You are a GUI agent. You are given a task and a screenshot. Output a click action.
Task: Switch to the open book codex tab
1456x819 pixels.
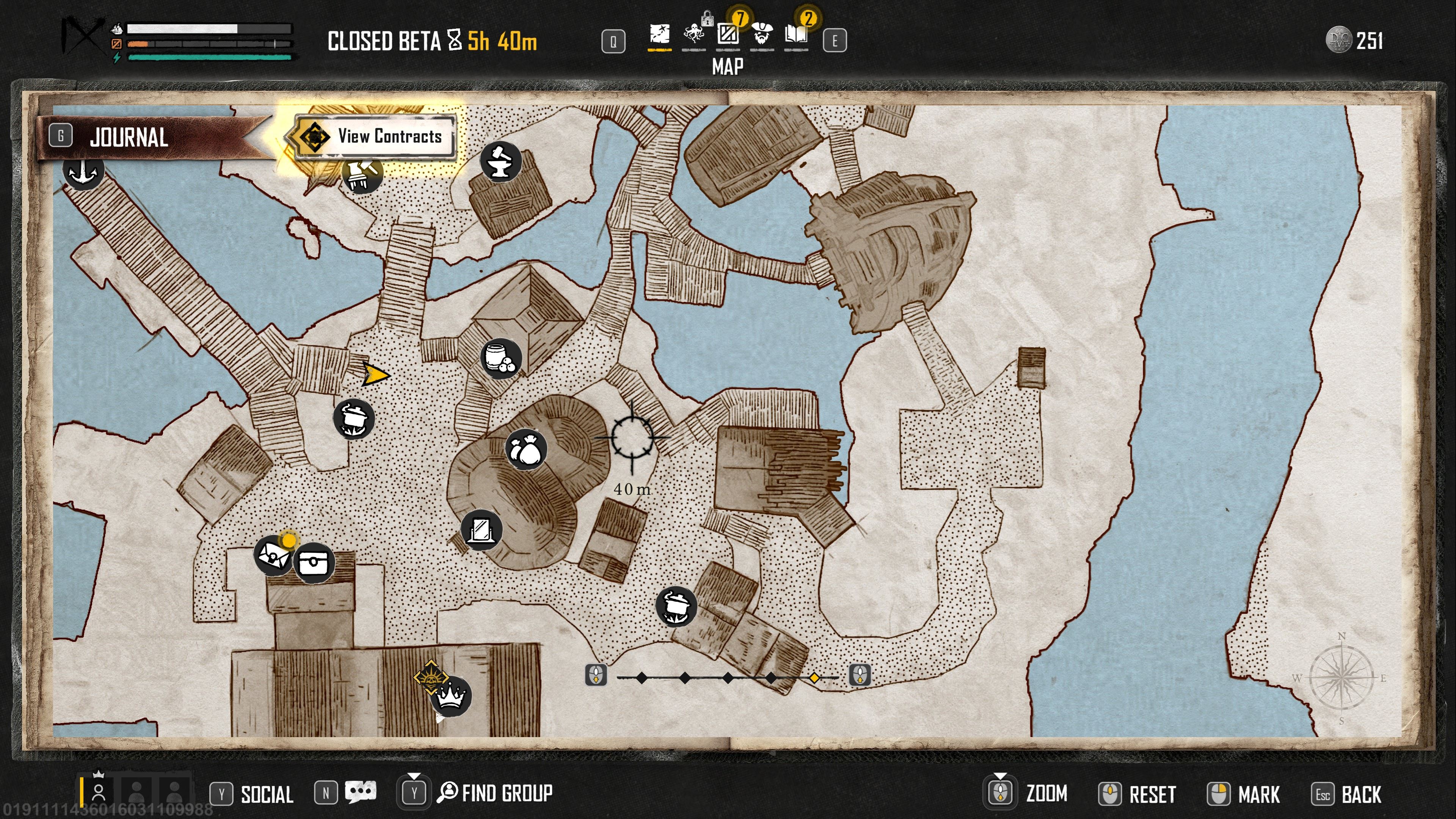click(x=796, y=35)
